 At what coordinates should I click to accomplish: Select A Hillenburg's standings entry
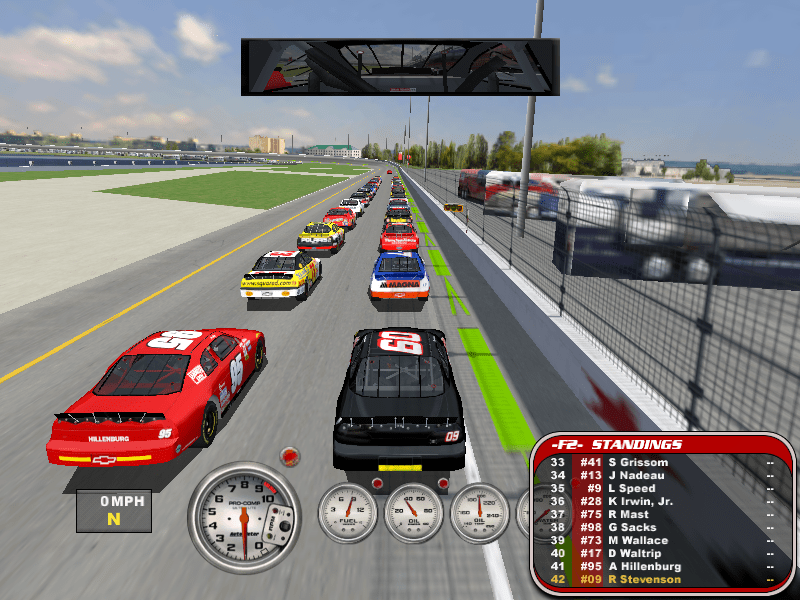click(640, 566)
